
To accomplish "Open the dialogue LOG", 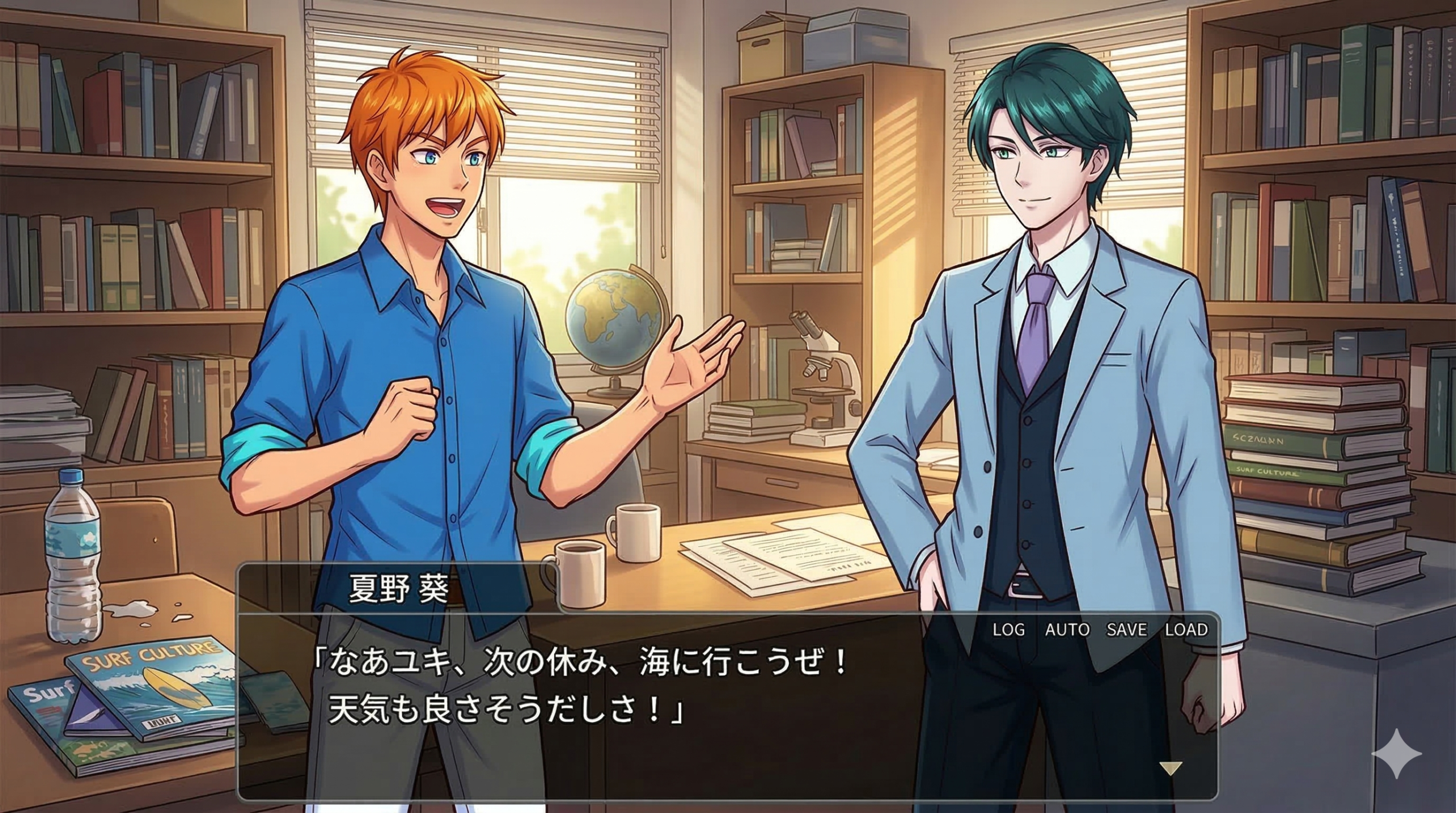I will [x=1008, y=630].
